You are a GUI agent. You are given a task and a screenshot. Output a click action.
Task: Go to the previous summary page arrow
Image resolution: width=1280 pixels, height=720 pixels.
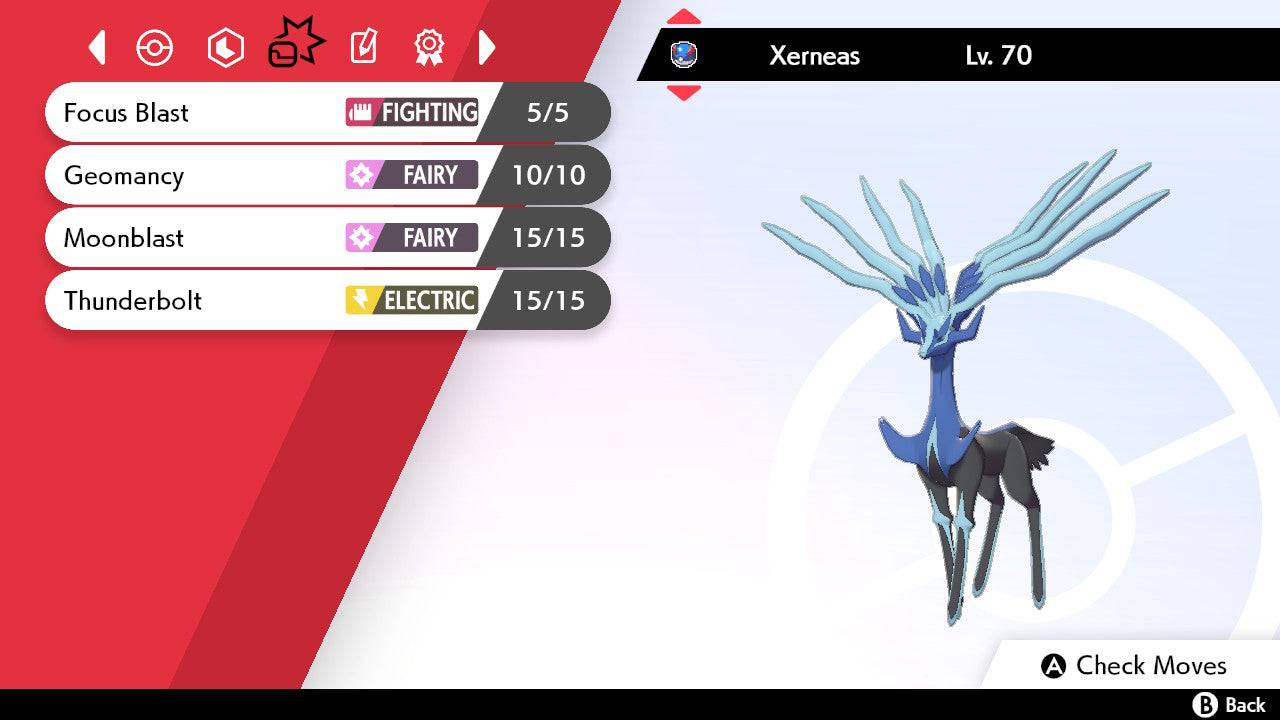pyautogui.click(x=97, y=47)
